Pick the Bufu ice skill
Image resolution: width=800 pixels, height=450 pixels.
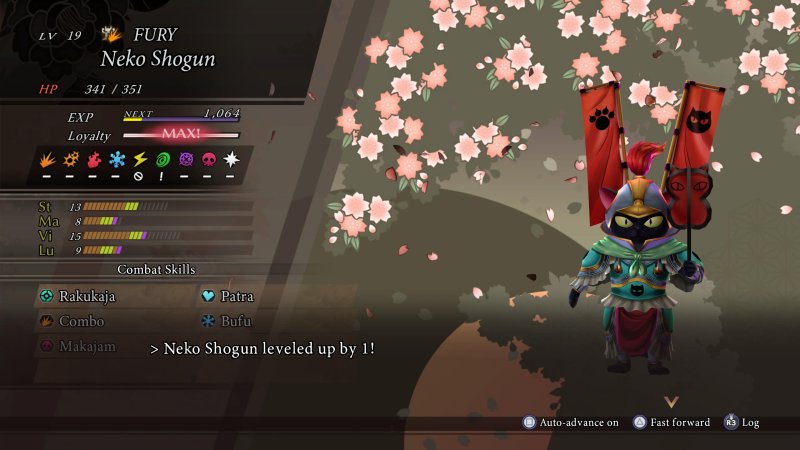[234, 321]
